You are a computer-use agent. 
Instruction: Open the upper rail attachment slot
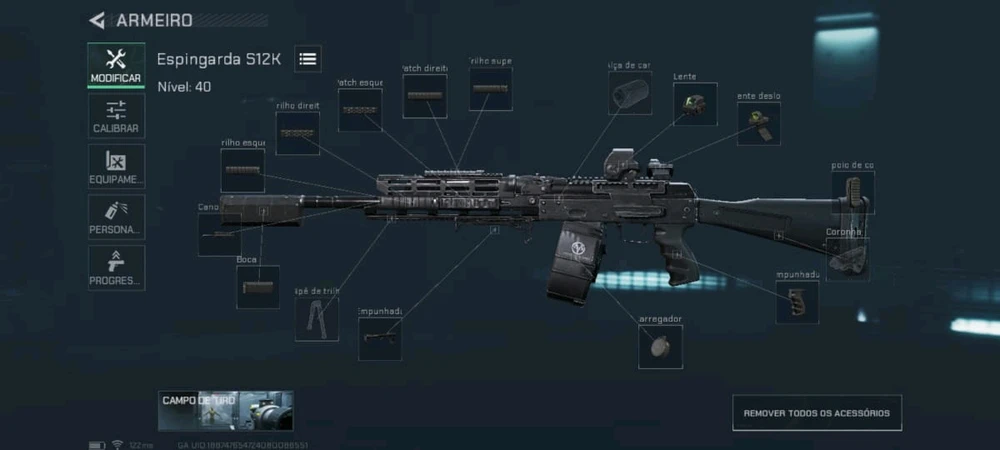490,89
